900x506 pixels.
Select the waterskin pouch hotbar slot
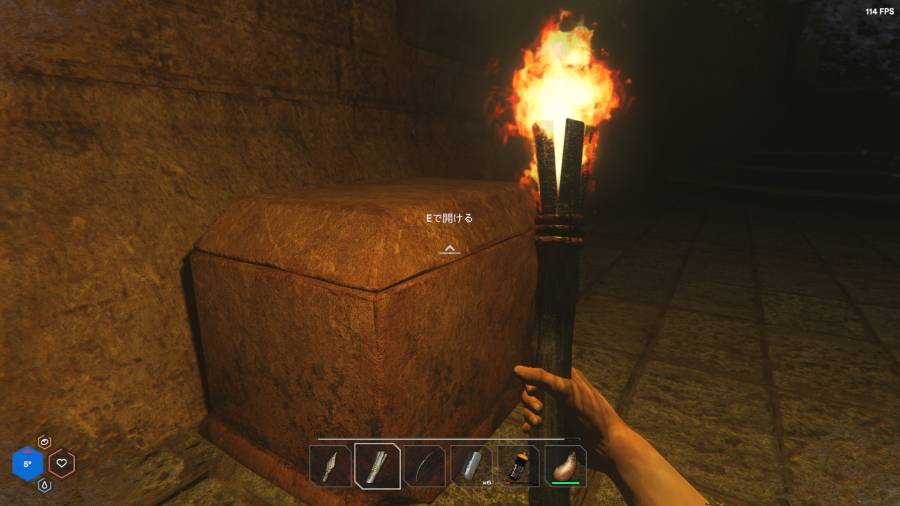pyautogui.click(x=565, y=466)
